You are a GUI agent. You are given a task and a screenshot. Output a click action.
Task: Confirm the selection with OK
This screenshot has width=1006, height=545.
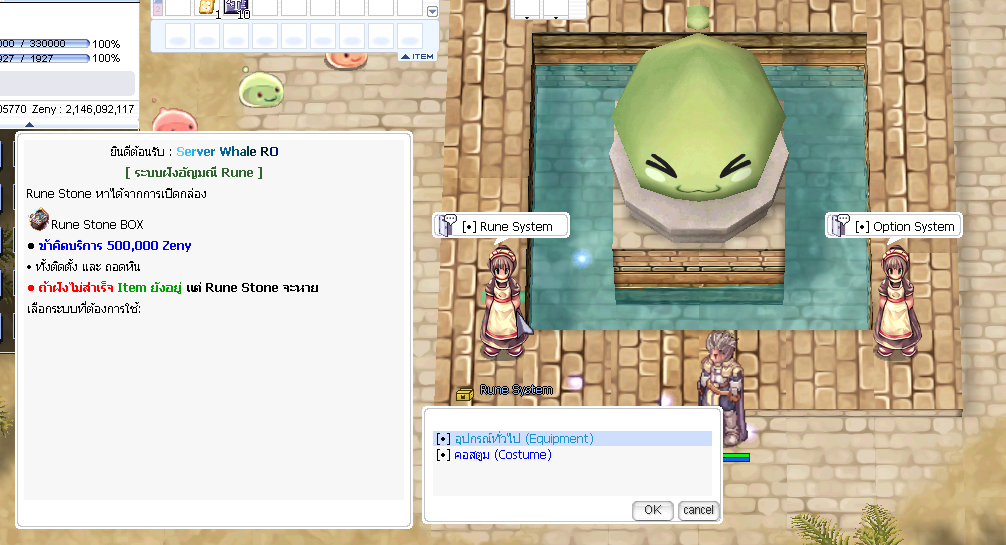click(652, 510)
